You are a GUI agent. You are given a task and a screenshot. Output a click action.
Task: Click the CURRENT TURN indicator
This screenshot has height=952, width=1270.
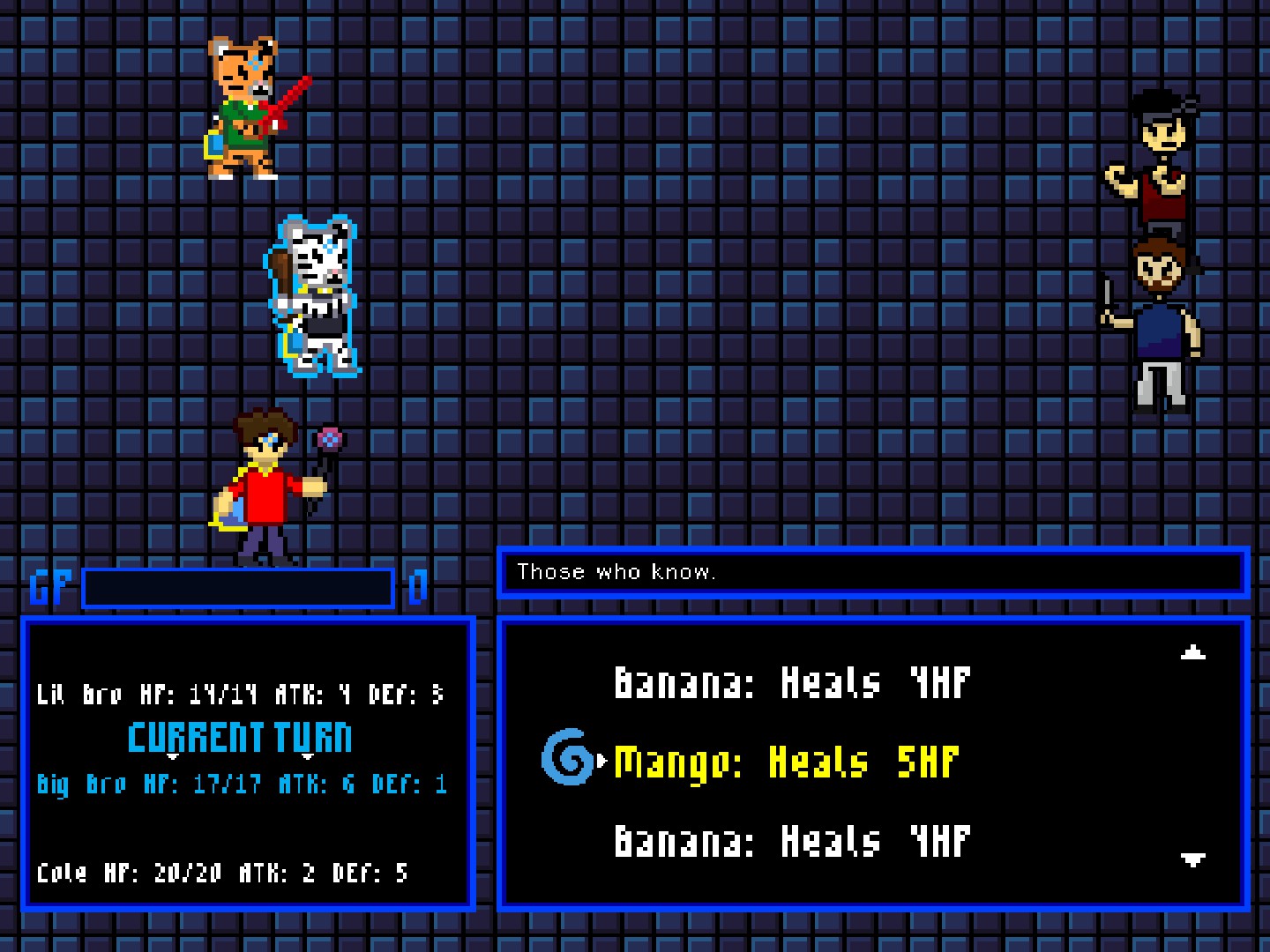tap(240, 737)
